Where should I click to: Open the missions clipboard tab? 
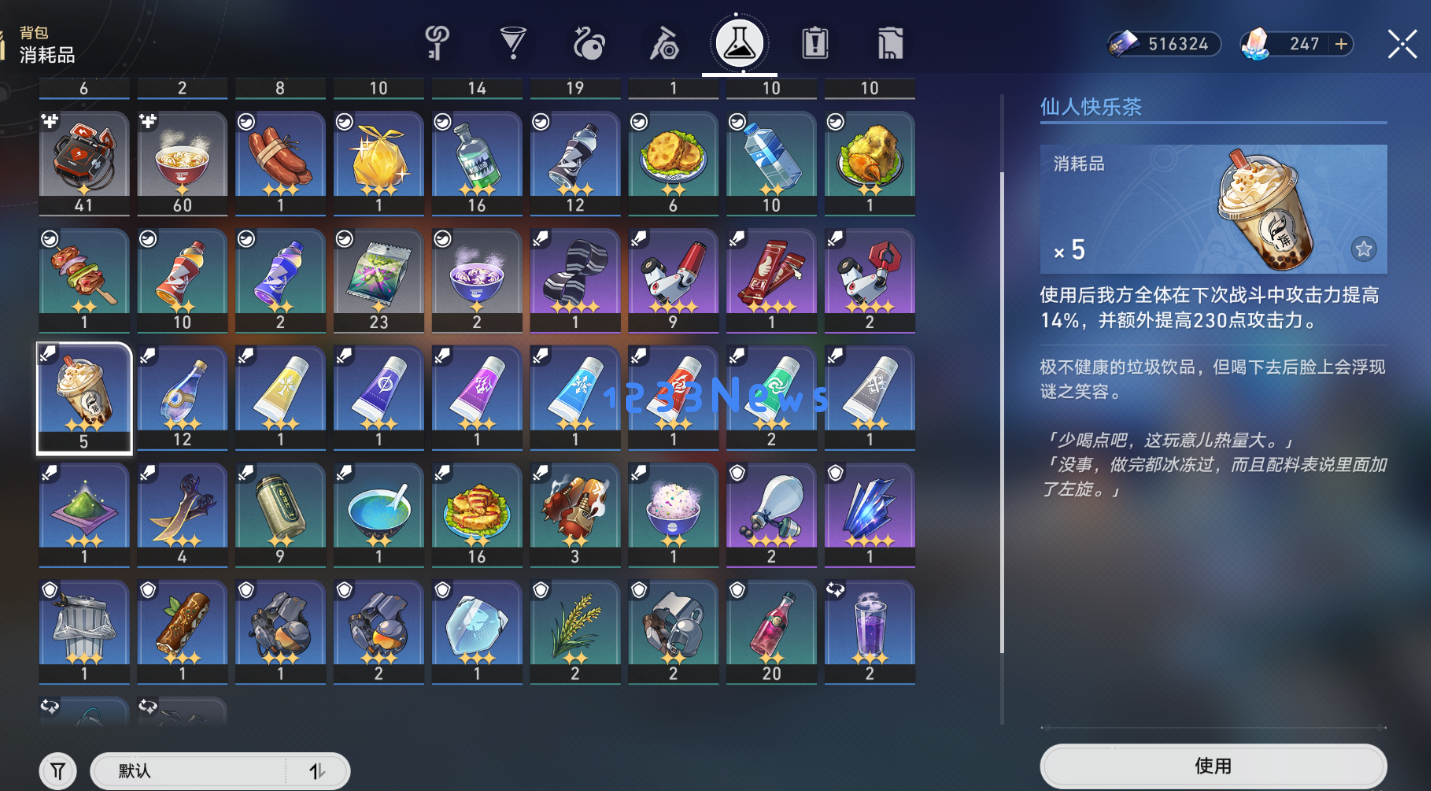pos(814,43)
